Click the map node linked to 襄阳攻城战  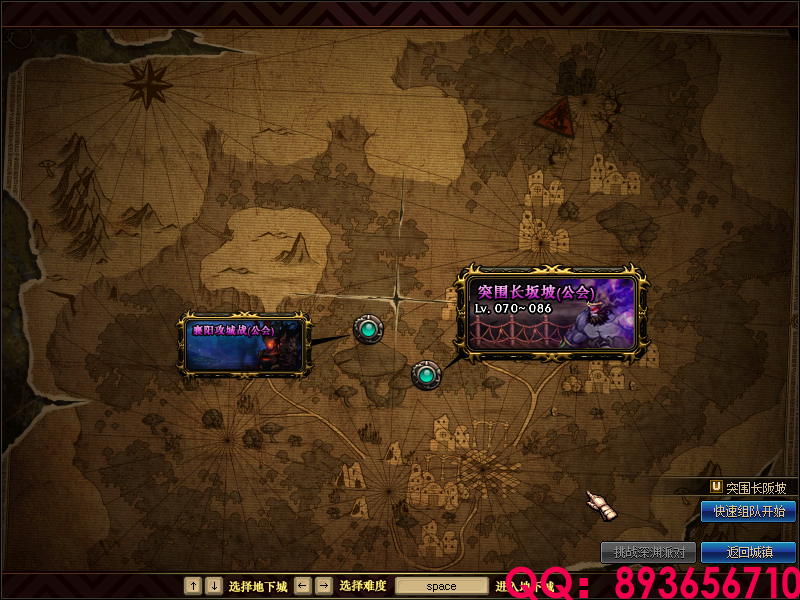coord(368,328)
